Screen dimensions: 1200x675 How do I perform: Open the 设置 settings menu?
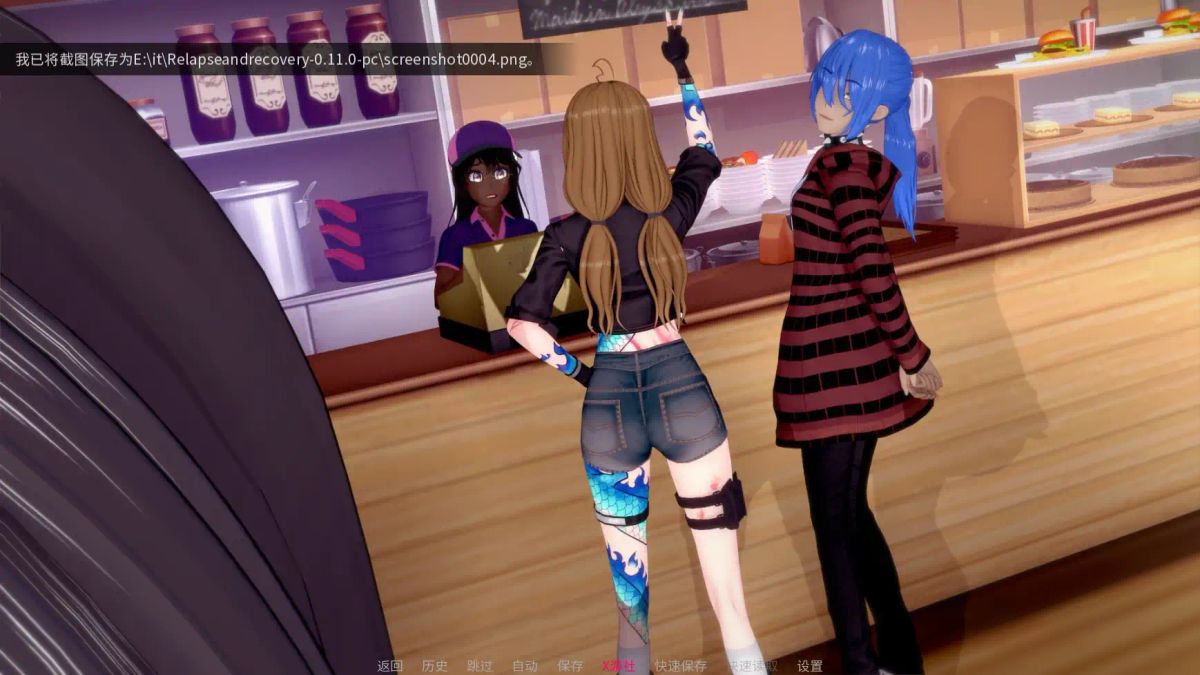(810, 666)
